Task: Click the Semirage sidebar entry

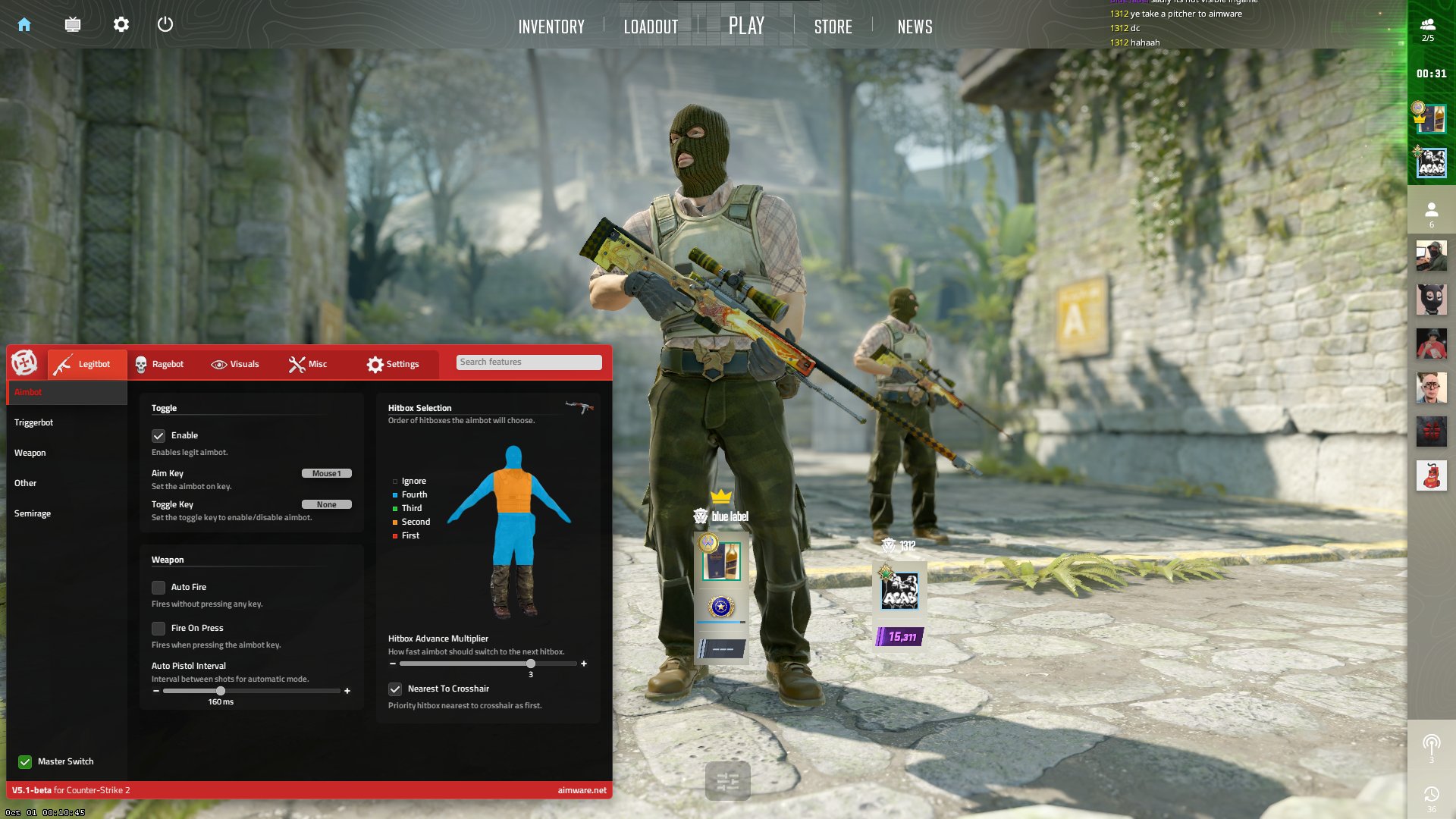Action: pyautogui.click(x=33, y=513)
